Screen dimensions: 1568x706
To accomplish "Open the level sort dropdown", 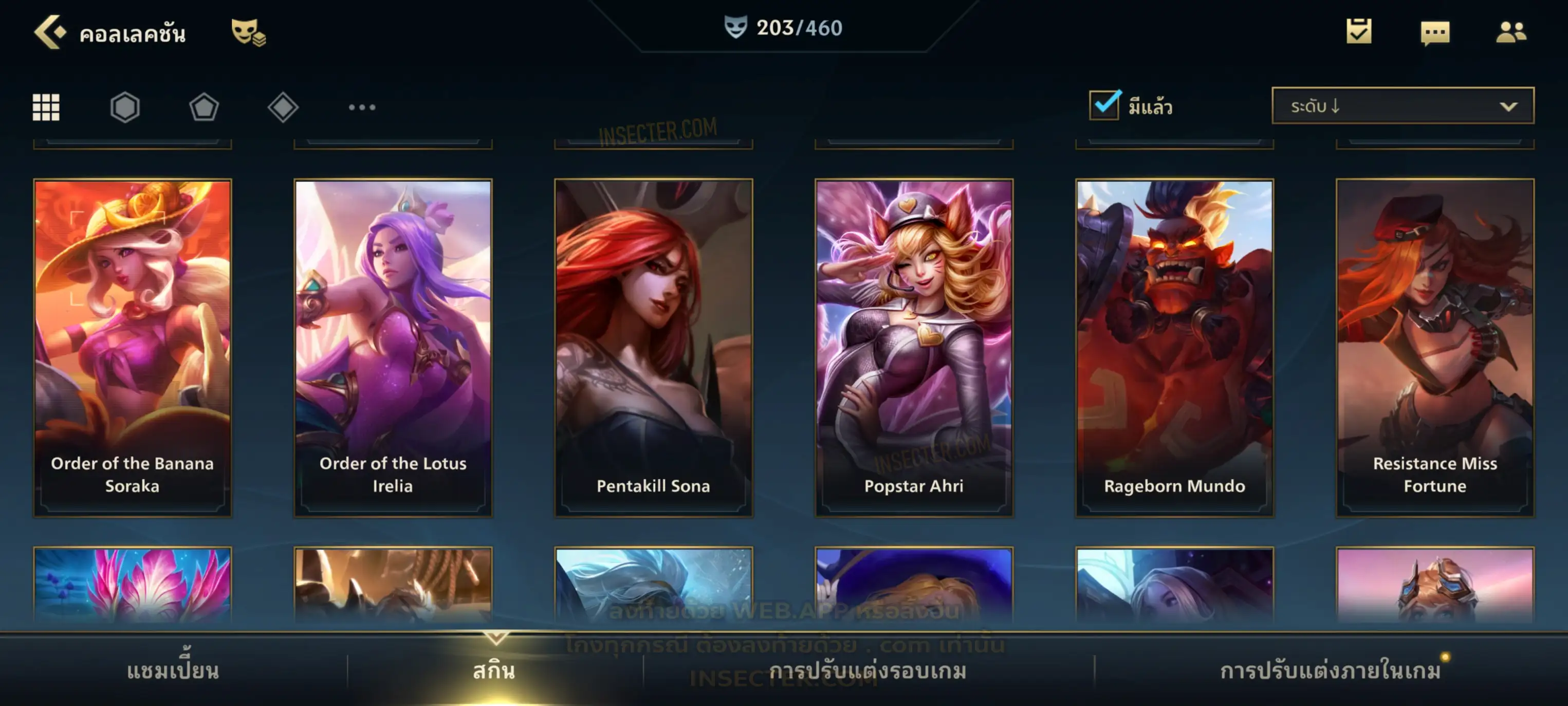I will tap(1402, 106).
